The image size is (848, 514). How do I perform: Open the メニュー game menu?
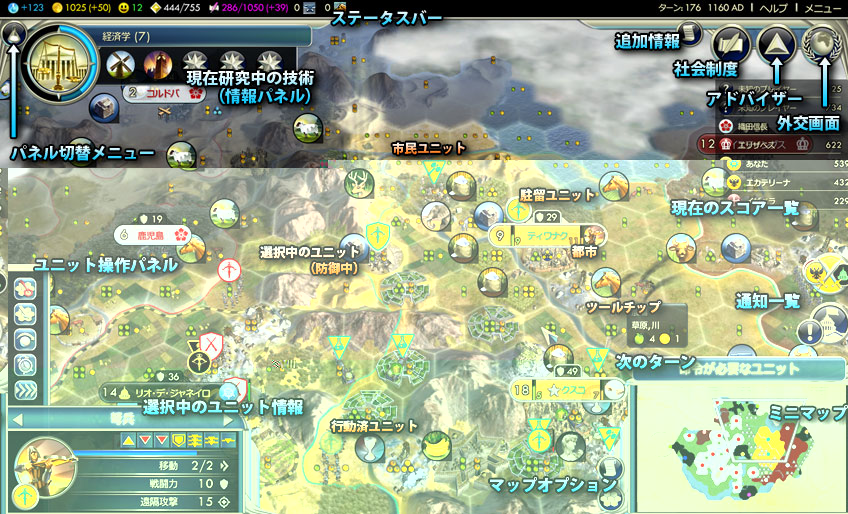point(824,7)
